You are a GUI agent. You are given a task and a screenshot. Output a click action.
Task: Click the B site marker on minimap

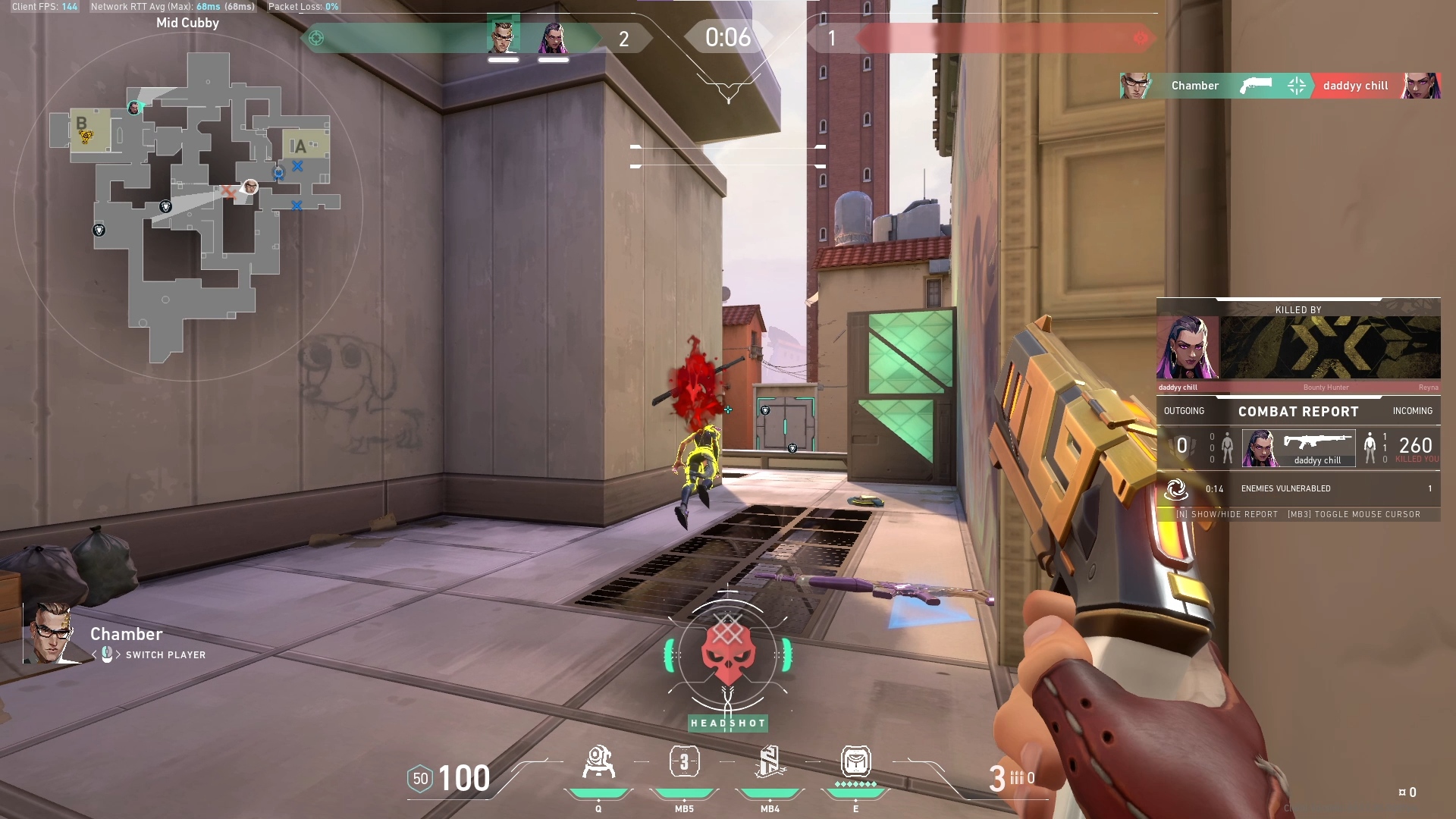click(x=82, y=123)
